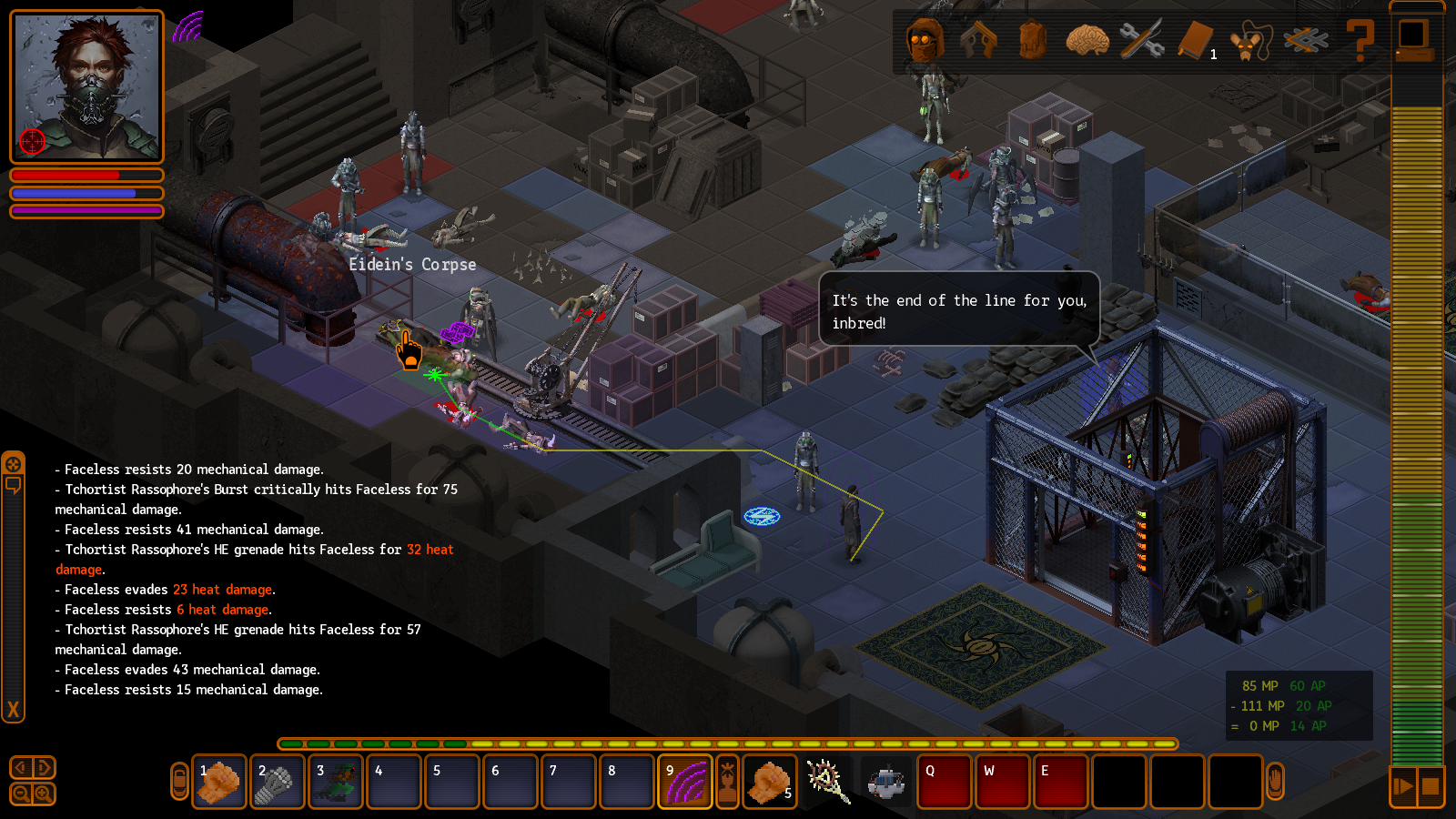Zoom in with the magnifier plus button
The height and width of the screenshot is (819, 1456).
pyautogui.click(x=43, y=794)
